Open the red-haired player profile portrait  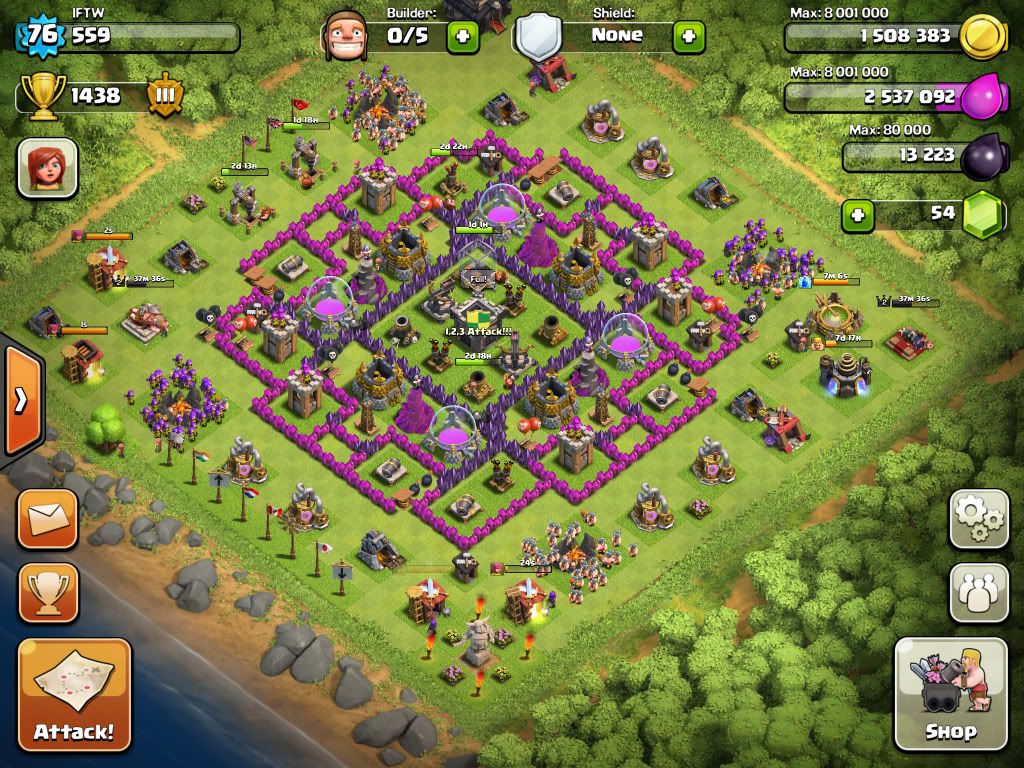point(47,168)
